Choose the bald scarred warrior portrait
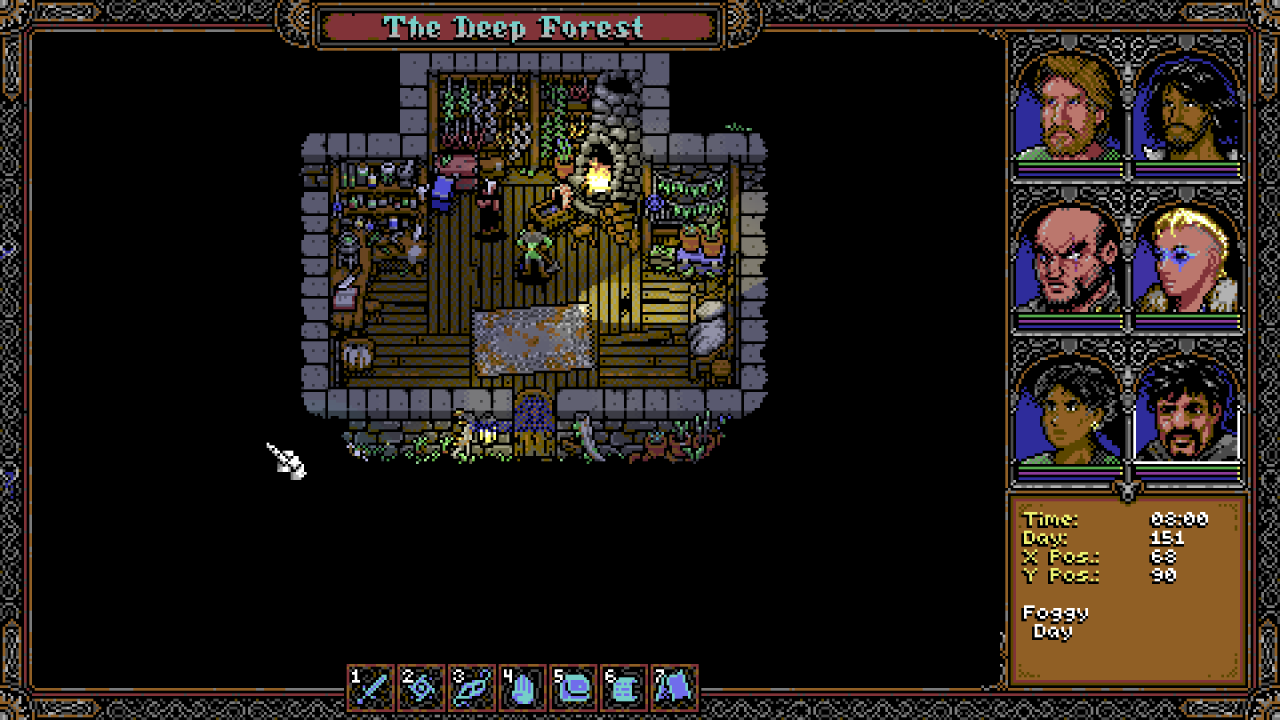1280x720 pixels. [x=1068, y=260]
